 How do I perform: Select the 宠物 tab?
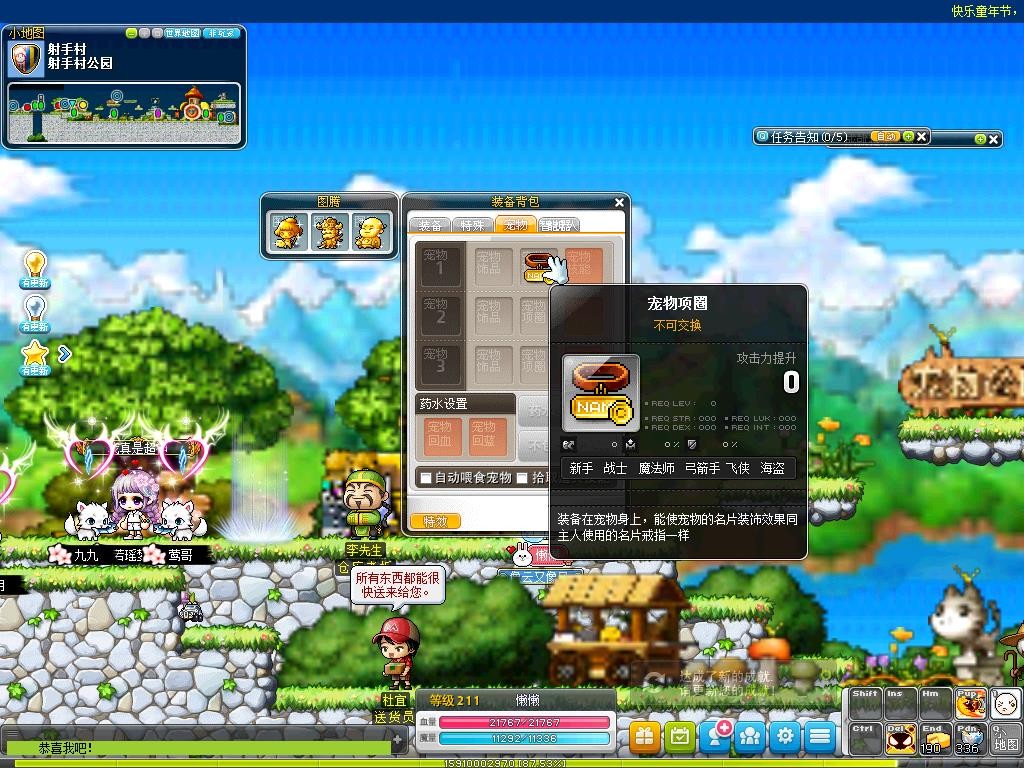(x=517, y=225)
